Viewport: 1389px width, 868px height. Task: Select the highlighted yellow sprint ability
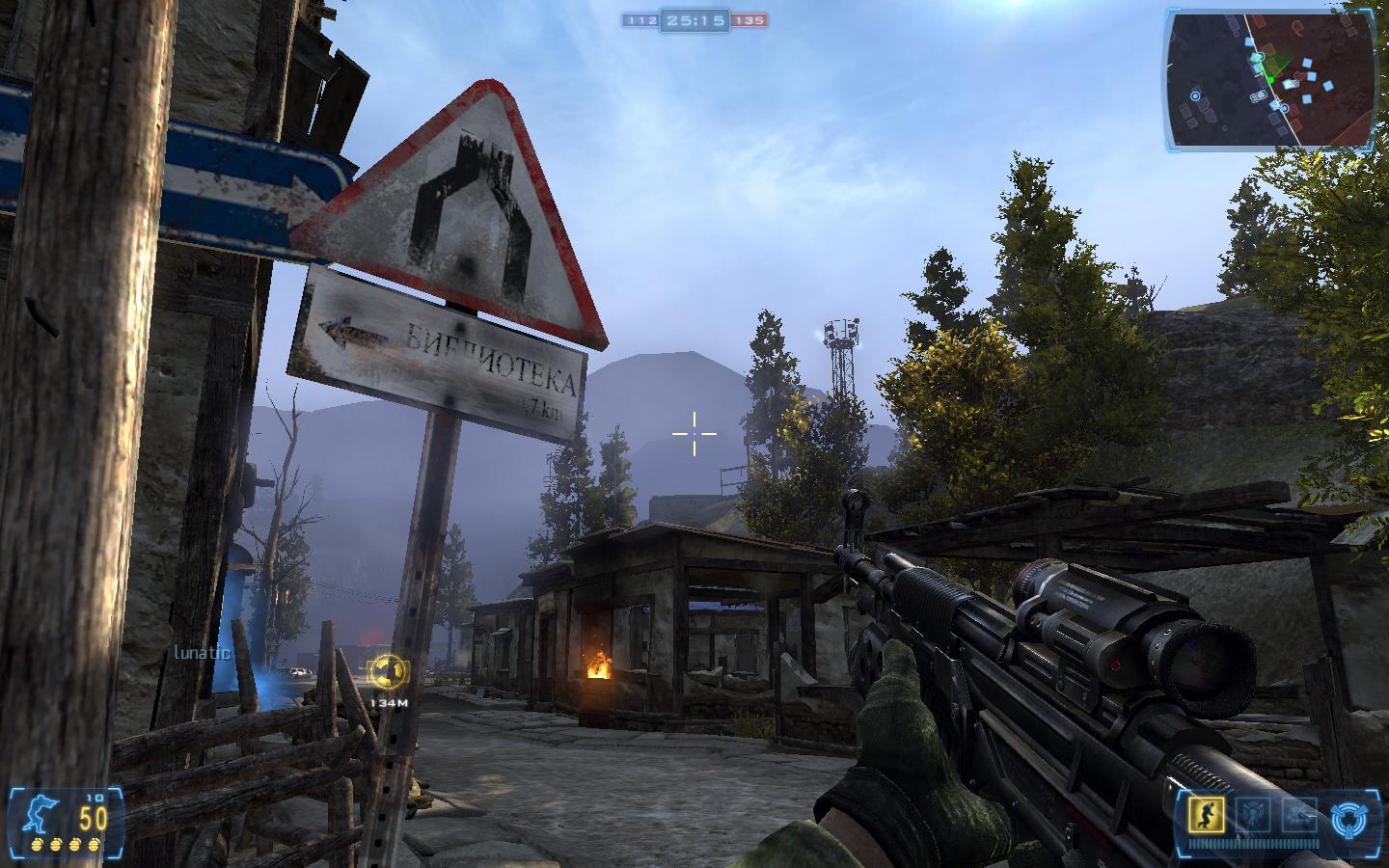[x=1205, y=815]
